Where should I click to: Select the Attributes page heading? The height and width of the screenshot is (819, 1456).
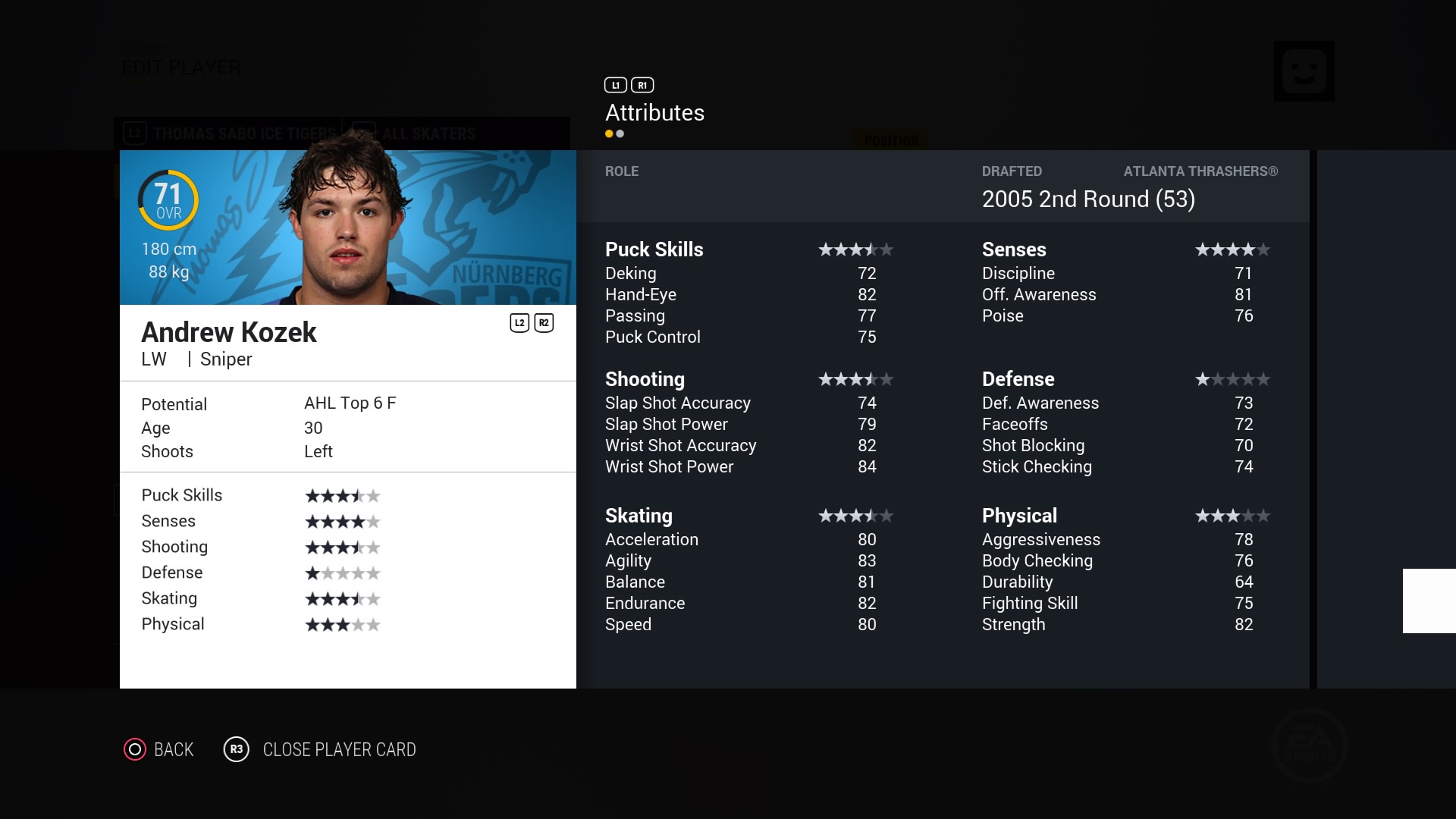coord(654,113)
